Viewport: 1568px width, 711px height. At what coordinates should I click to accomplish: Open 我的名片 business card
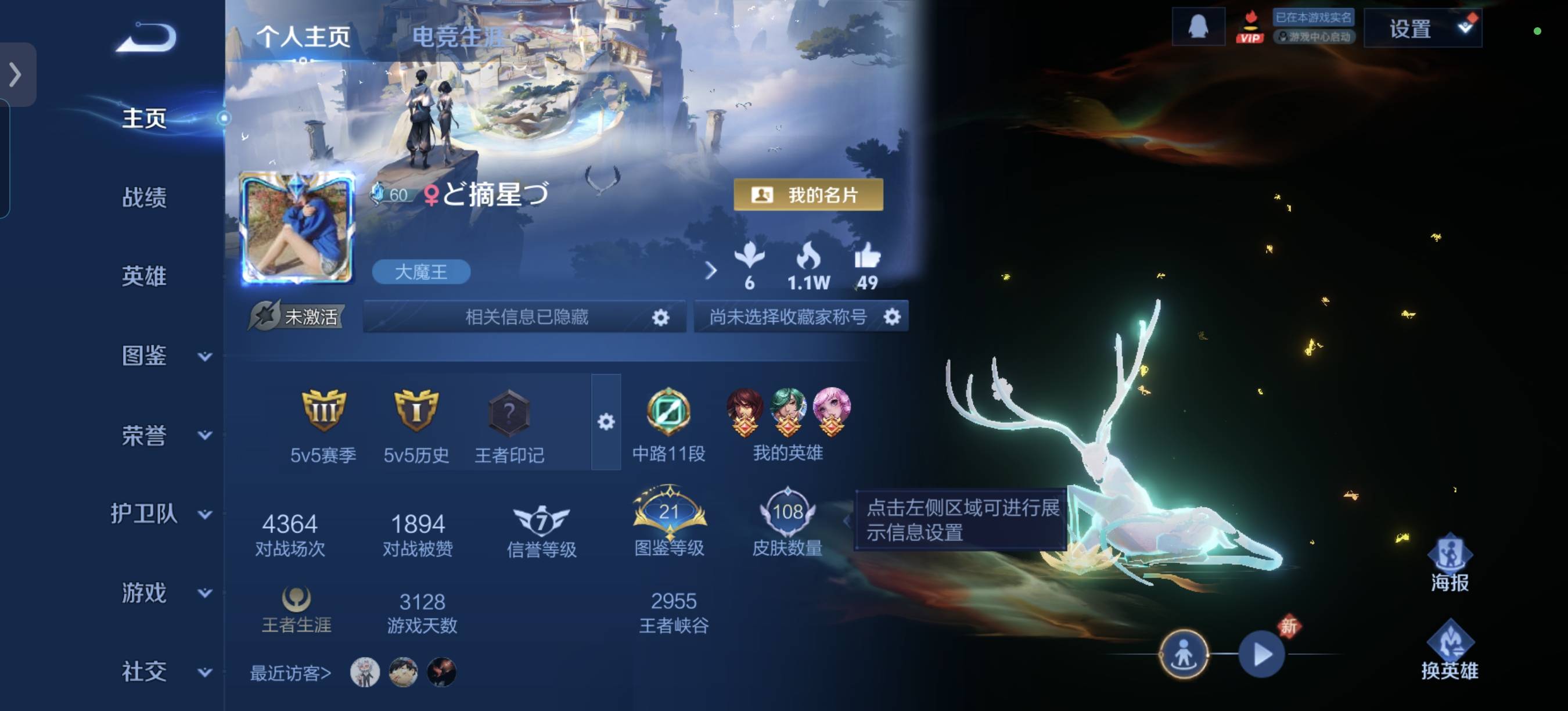pyautogui.click(x=808, y=195)
